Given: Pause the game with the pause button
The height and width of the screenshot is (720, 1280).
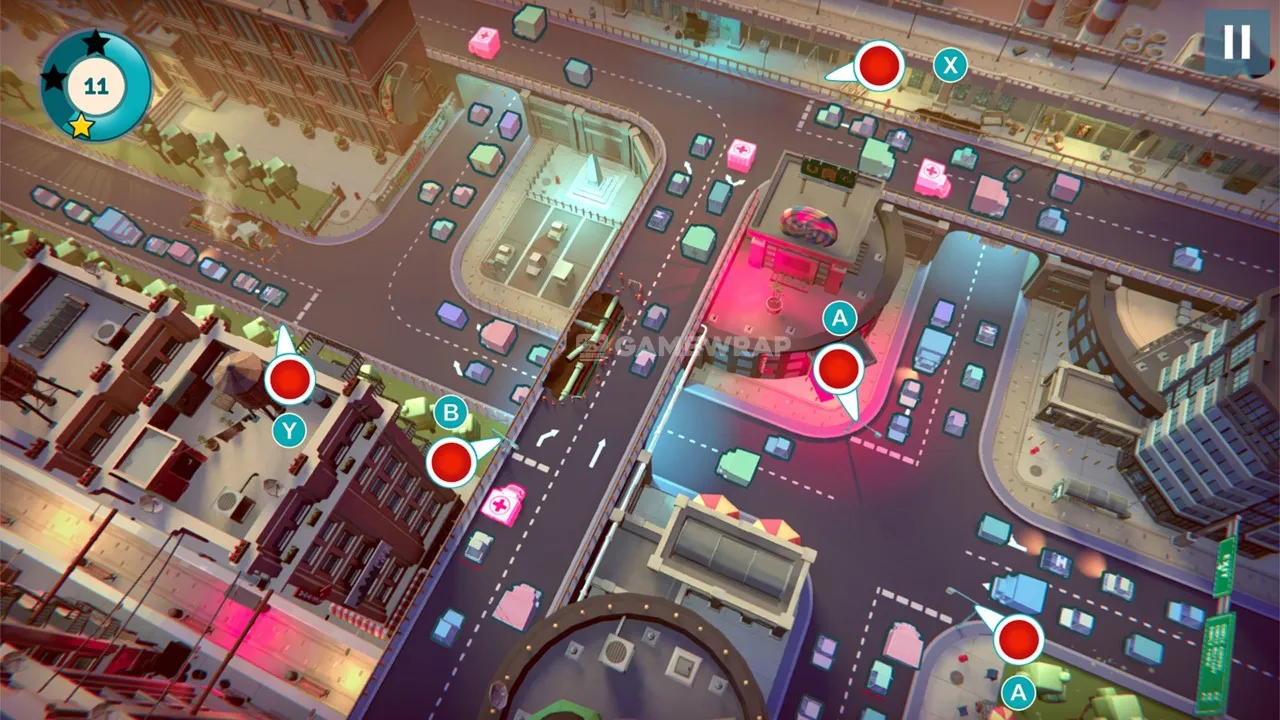Looking at the screenshot, I should pyautogui.click(x=1237, y=43).
